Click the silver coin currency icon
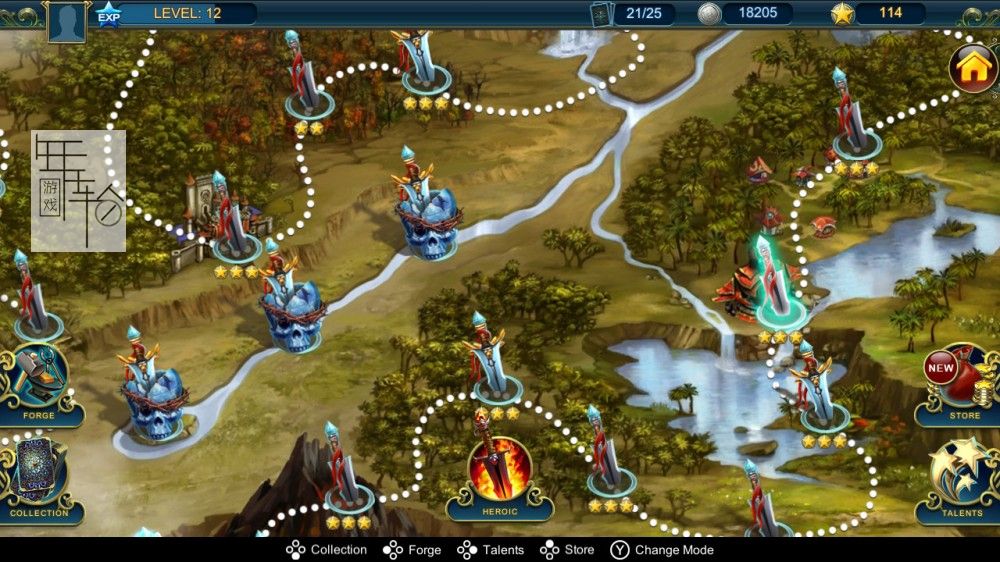The height and width of the screenshot is (562, 1000). [x=709, y=14]
